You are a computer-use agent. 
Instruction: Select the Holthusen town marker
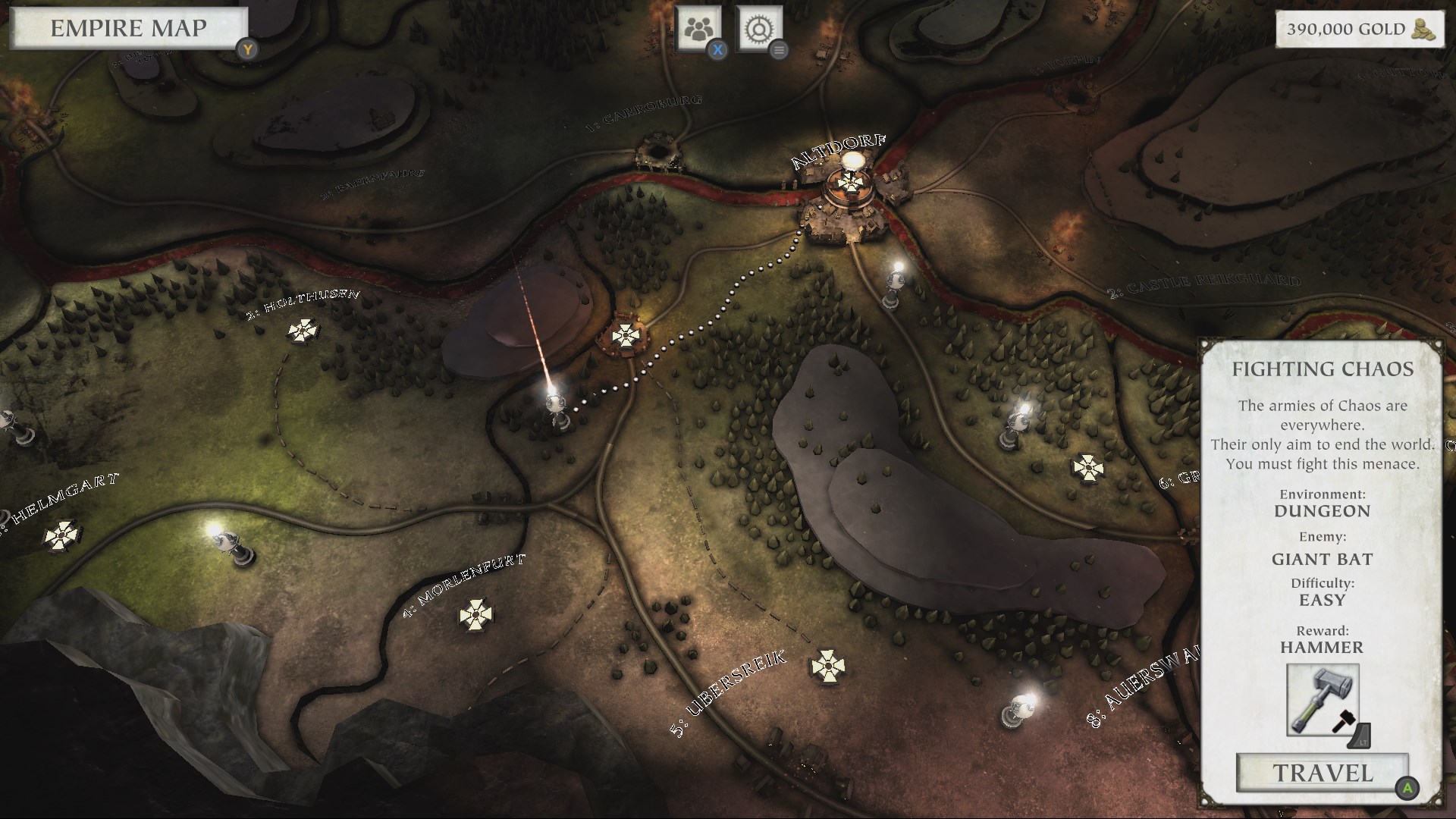coord(303,331)
